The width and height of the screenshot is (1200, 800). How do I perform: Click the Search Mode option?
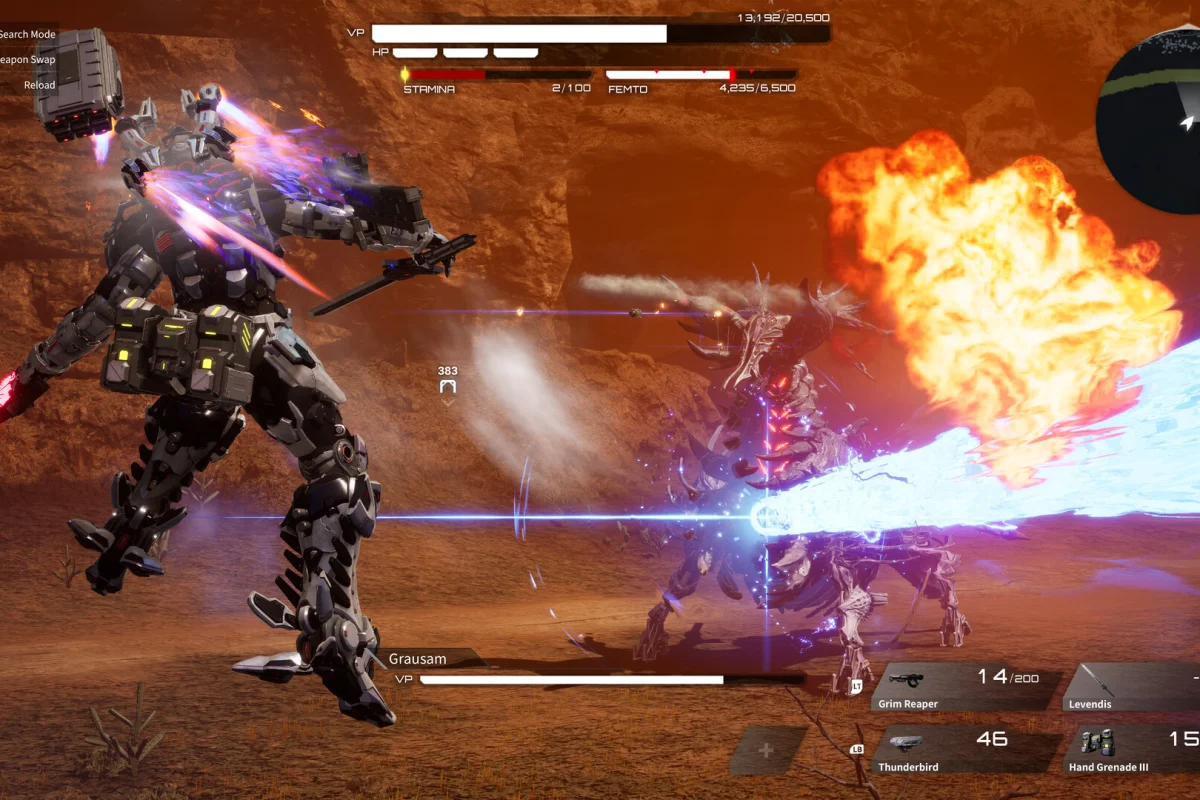tap(28, 34)
